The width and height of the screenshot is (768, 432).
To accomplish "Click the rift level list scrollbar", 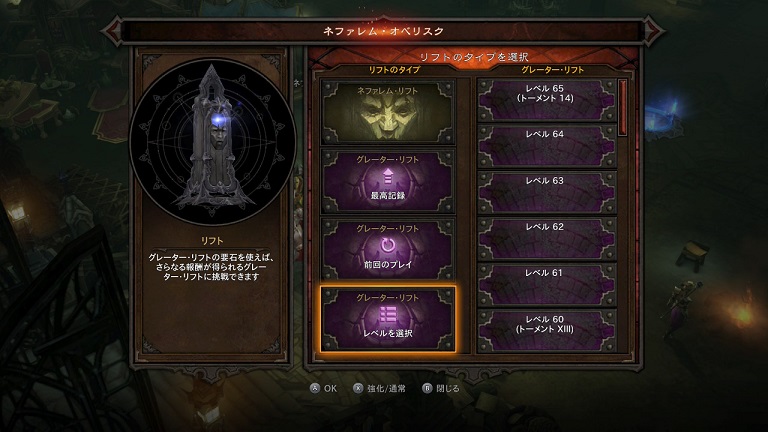I will tap(623, 108).
